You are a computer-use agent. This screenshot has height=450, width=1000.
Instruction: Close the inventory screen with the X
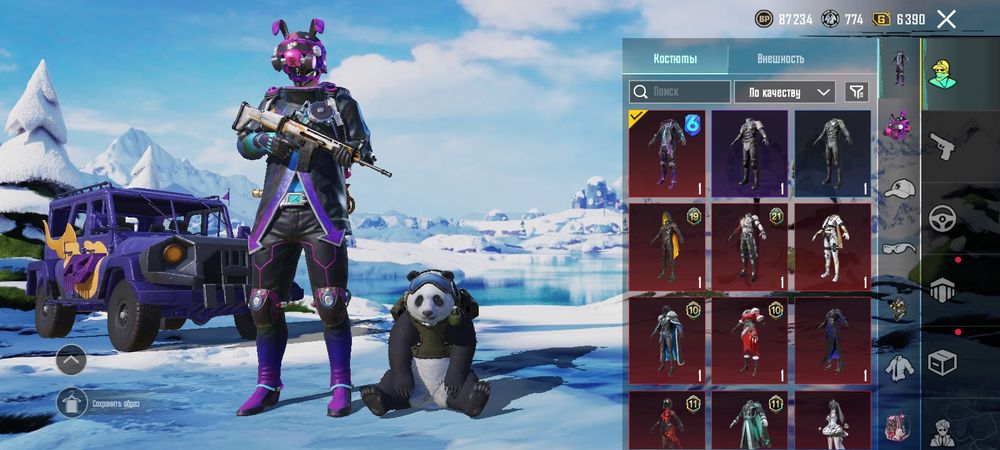946,19
